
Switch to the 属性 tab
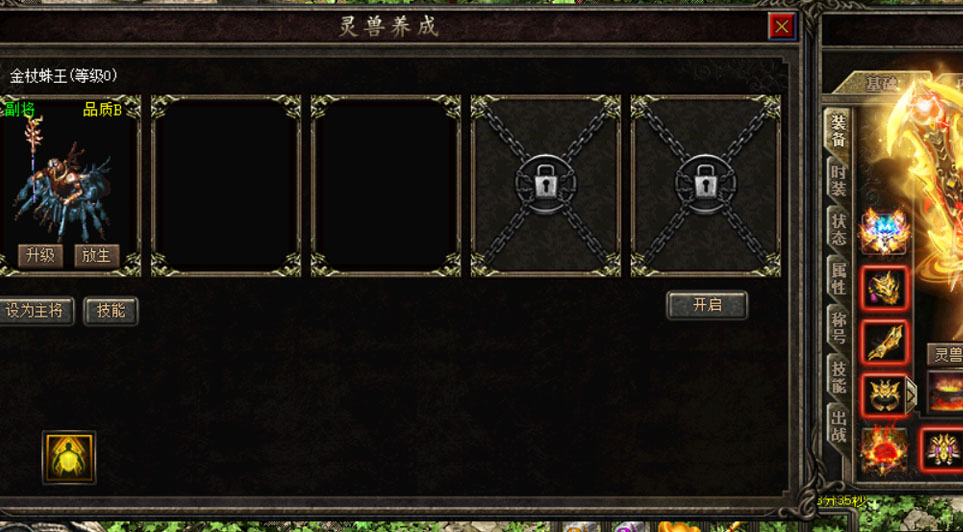[x=838, y=279]
